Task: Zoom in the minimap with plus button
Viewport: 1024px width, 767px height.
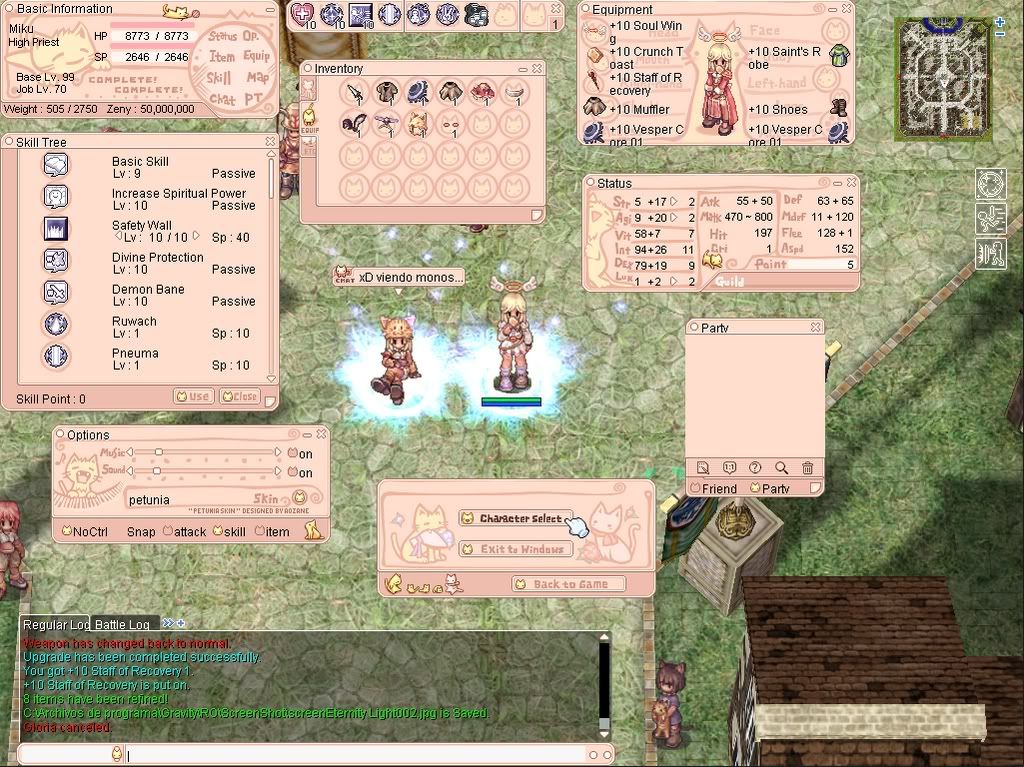Action: (999, 22)
